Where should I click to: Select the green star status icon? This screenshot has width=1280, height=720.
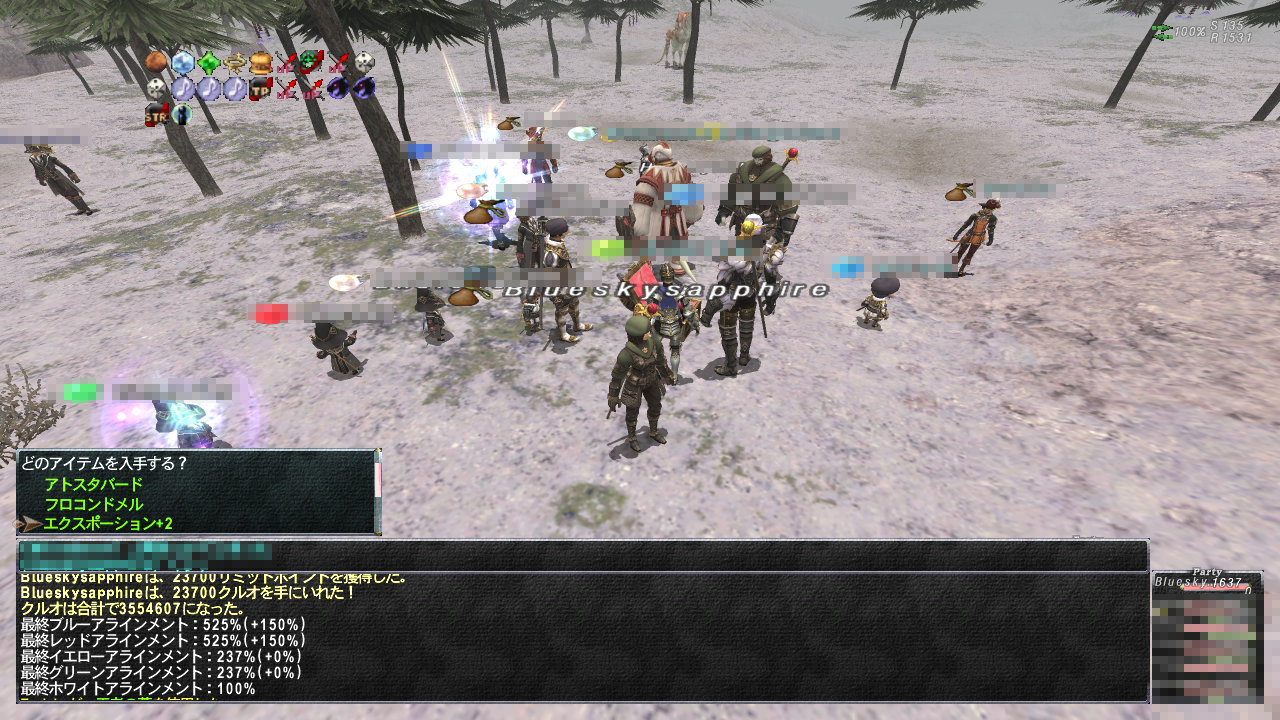(x=208, y=63)
